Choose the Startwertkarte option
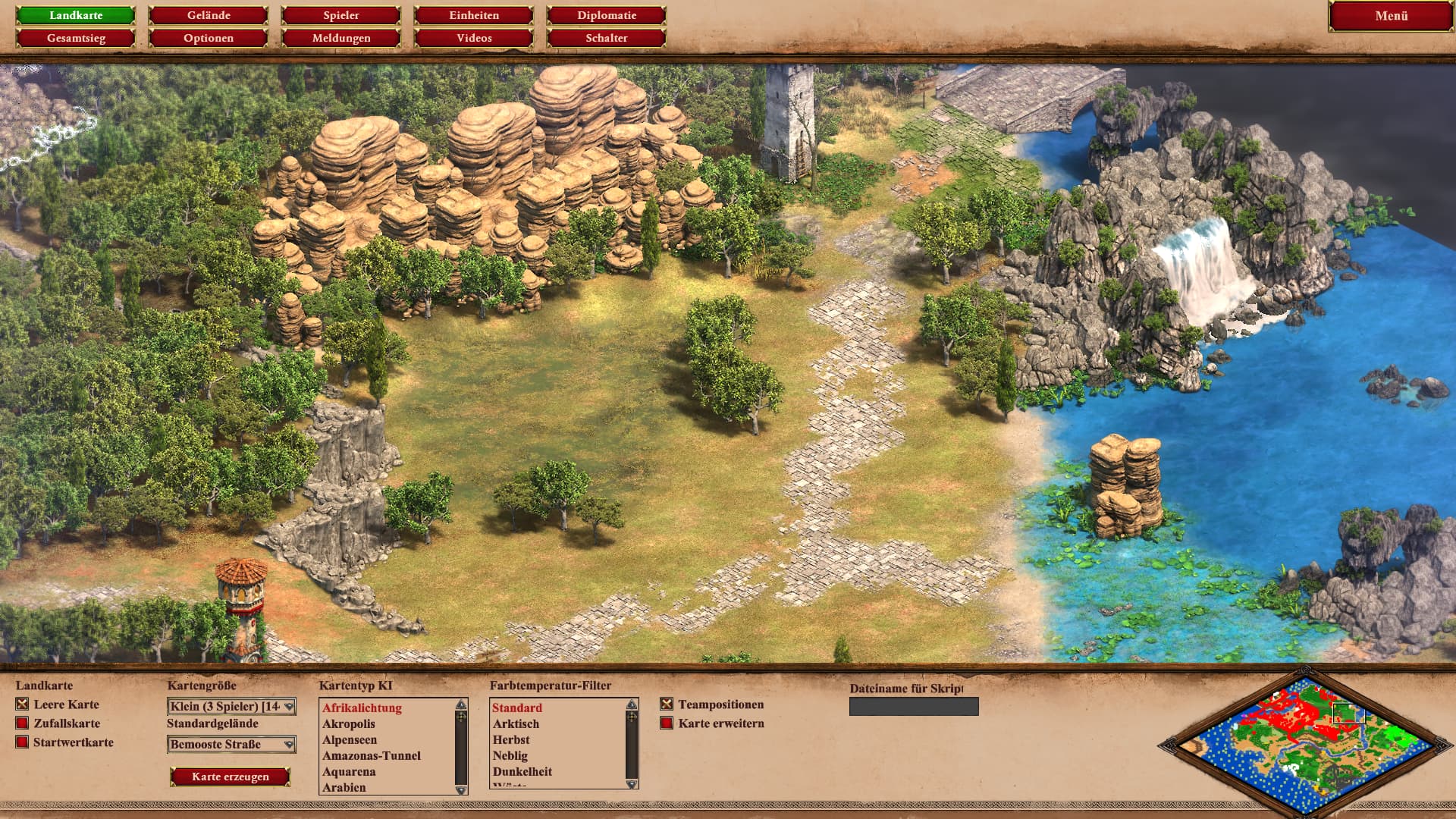 (x=22, y=742)
